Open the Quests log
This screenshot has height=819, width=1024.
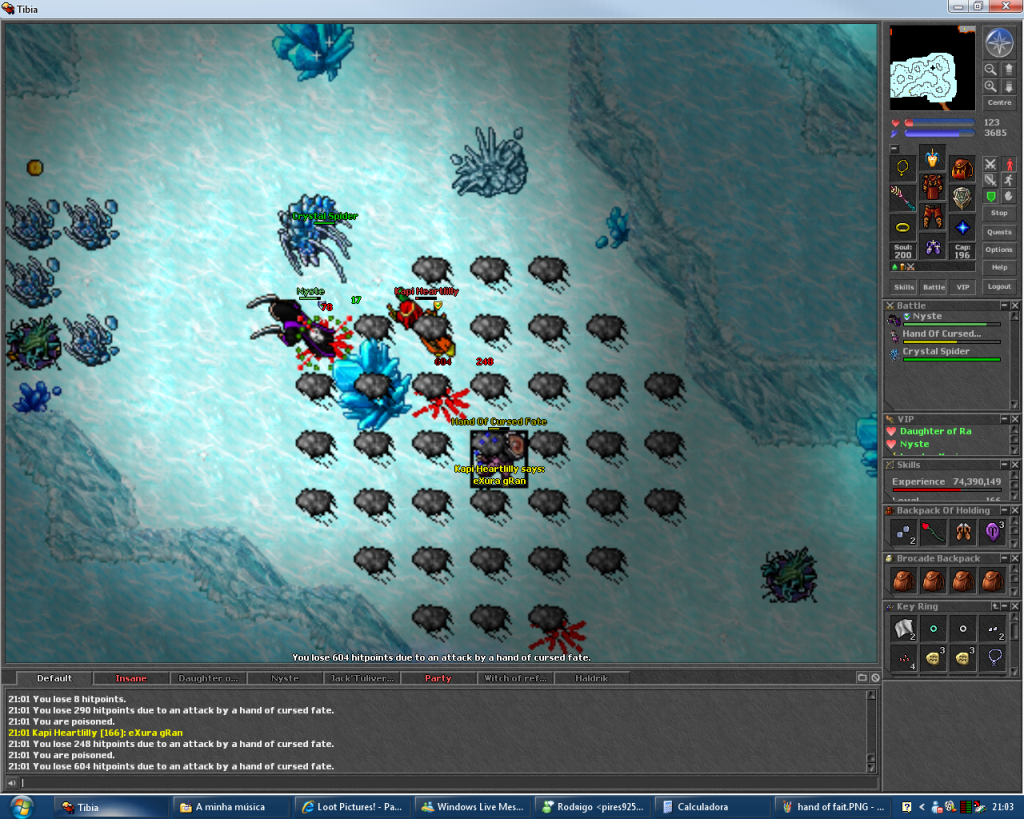coord(998,232)
